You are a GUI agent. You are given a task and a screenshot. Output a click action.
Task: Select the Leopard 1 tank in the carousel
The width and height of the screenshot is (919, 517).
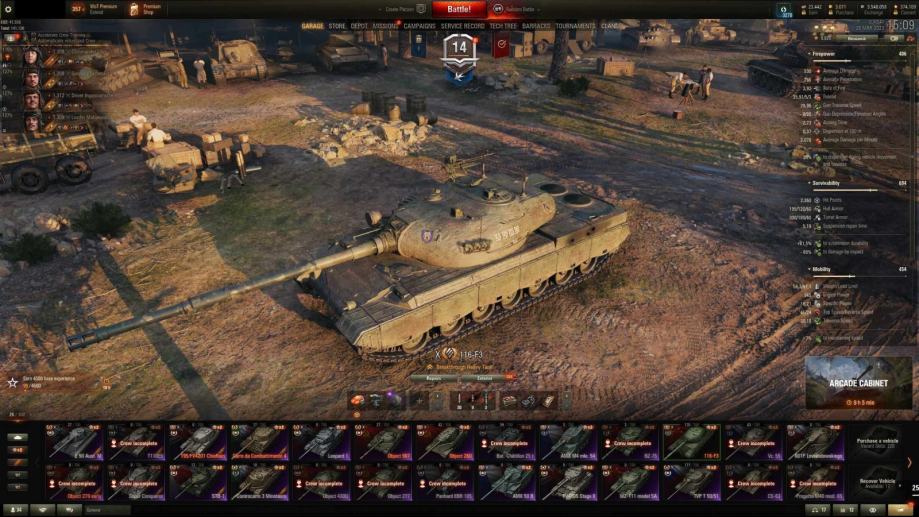coord(324,441)
